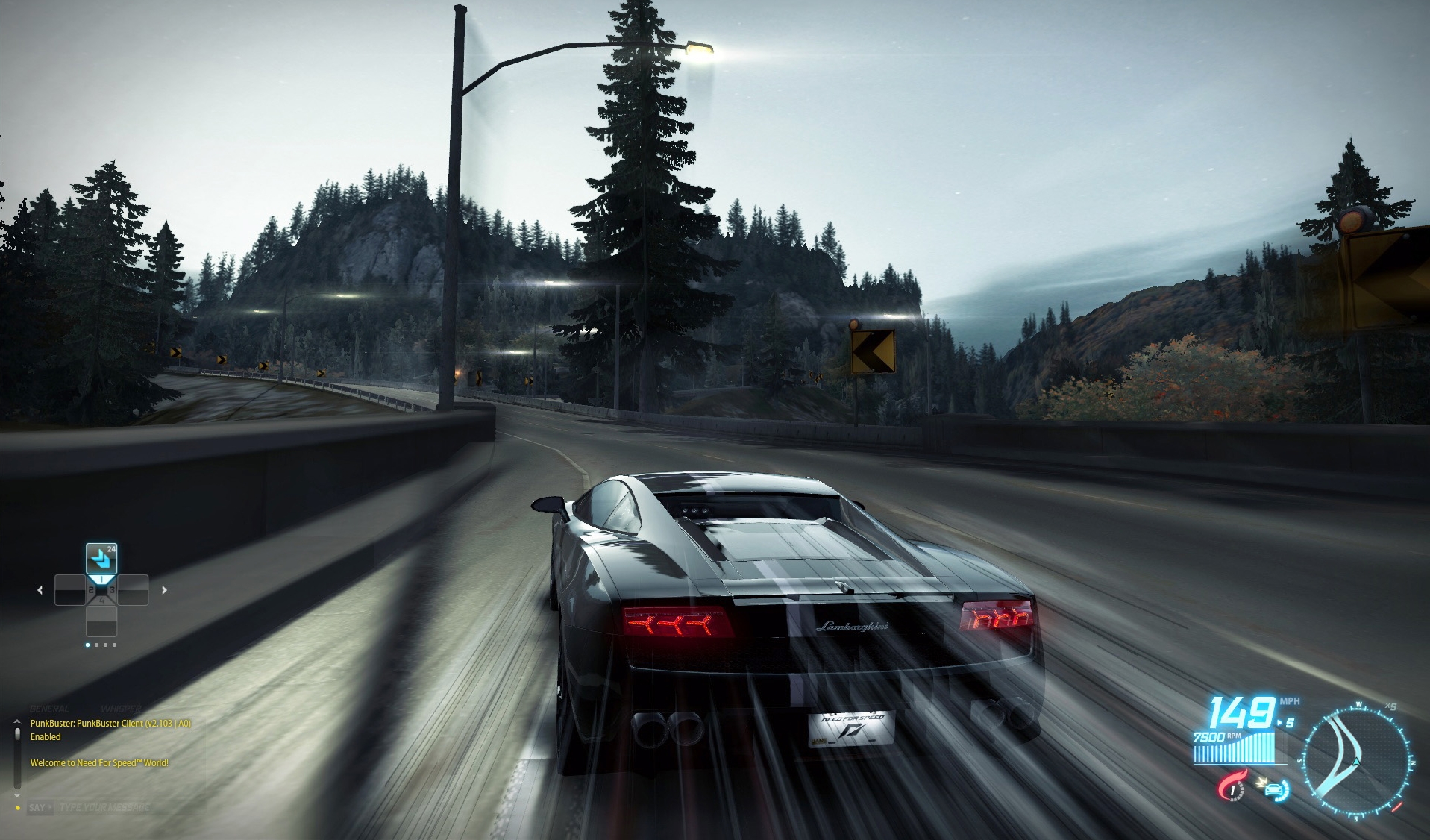Viewport: 1430px width, 840px height.
Task: Click the left arrow of the power-up wheel
Action: [x=40, y=590]
